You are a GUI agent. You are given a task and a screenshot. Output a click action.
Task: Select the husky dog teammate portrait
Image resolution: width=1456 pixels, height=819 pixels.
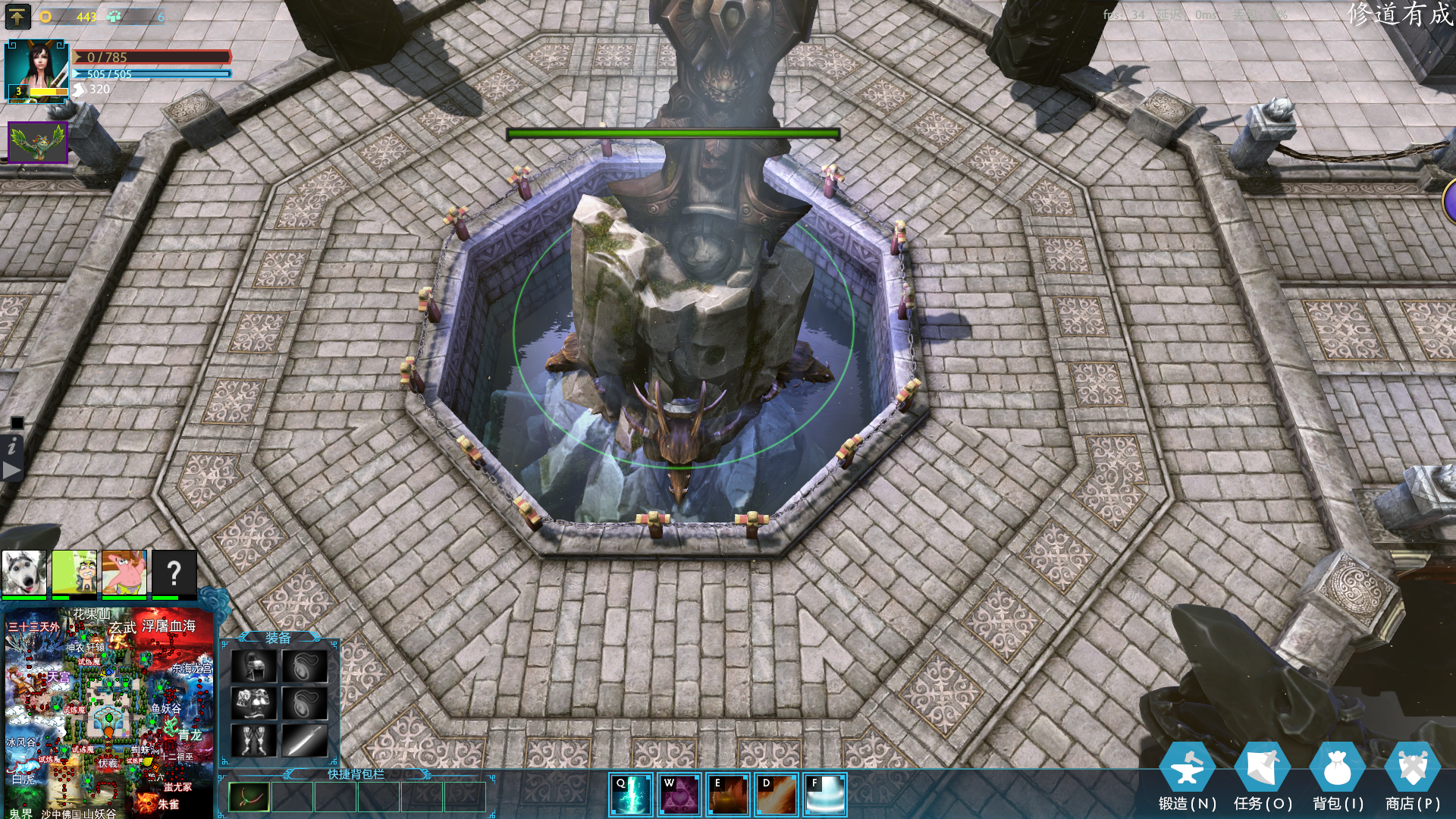(24, 573)
